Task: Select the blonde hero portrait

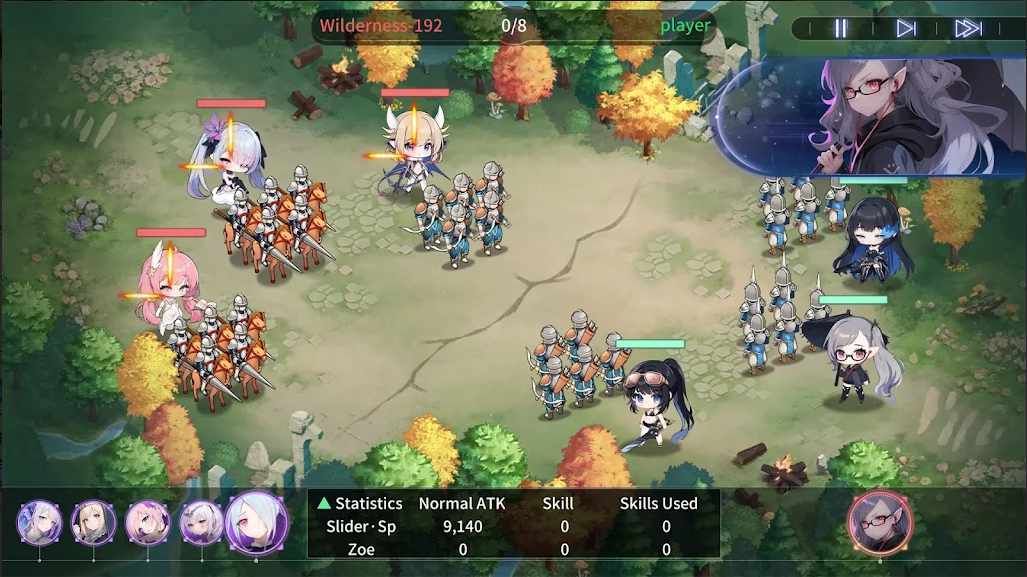Action: point(94,523)
